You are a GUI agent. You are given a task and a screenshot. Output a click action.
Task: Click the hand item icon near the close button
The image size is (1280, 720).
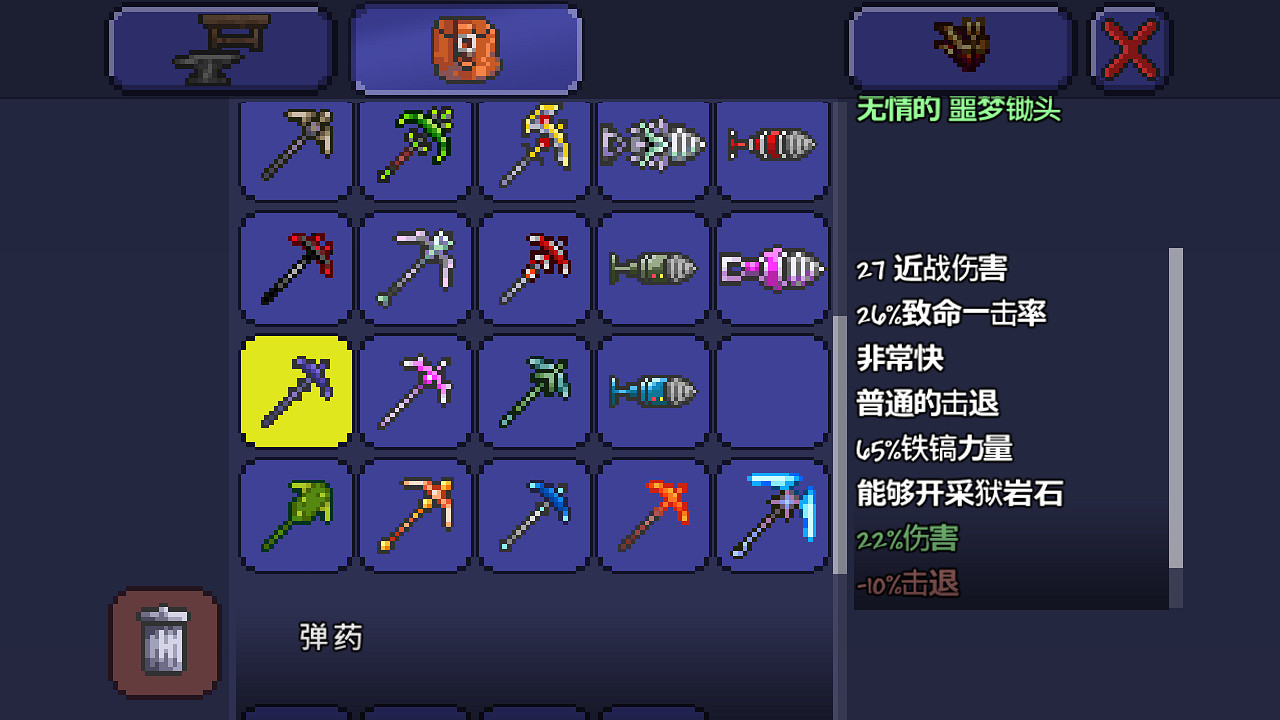(958, 46)
